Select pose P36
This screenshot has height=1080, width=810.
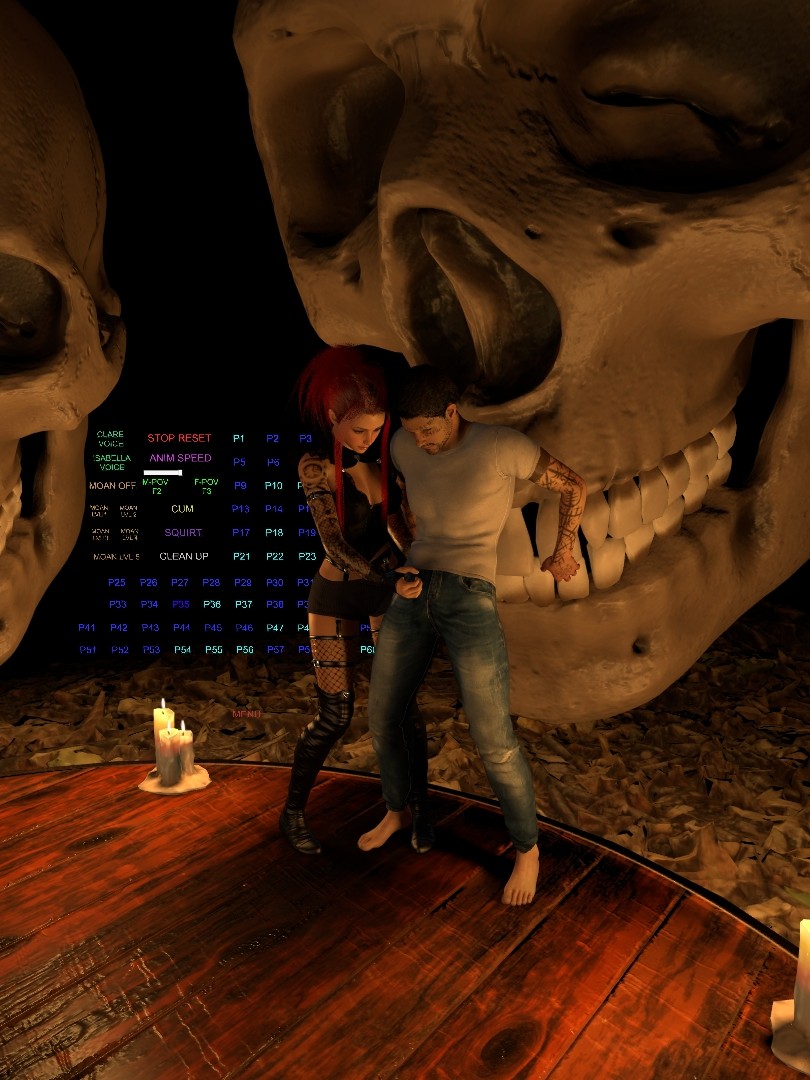click(212, 604)
